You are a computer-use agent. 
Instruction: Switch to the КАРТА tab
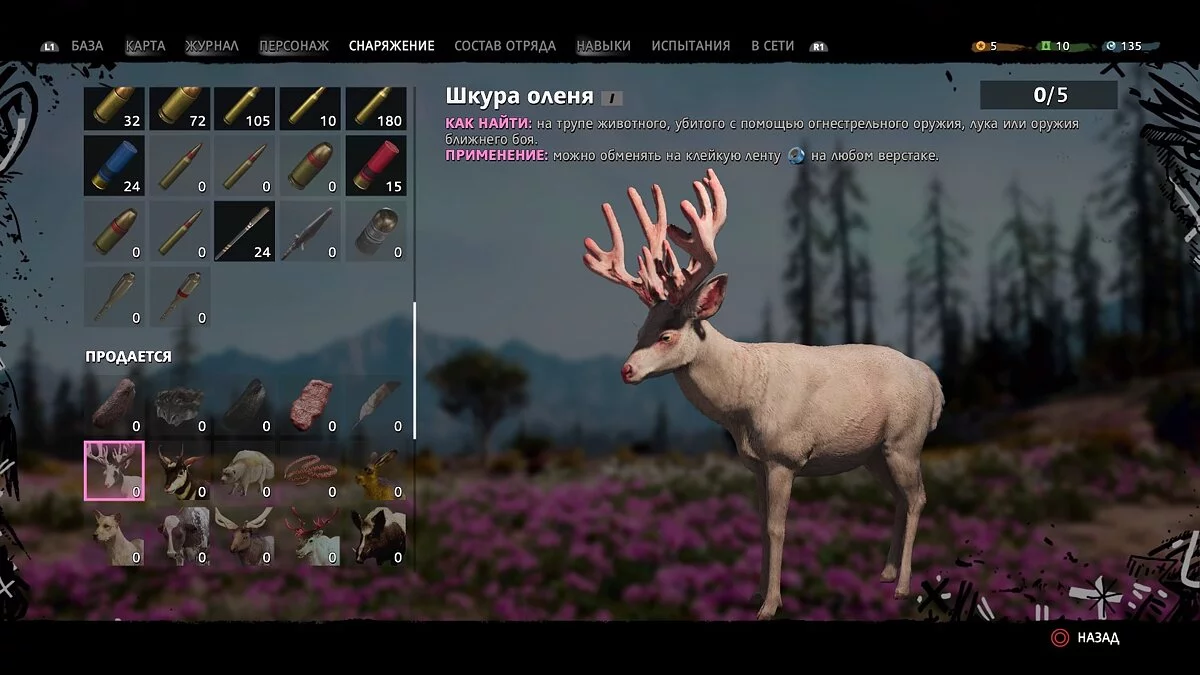pyautogui.click(x=145, y=46)
